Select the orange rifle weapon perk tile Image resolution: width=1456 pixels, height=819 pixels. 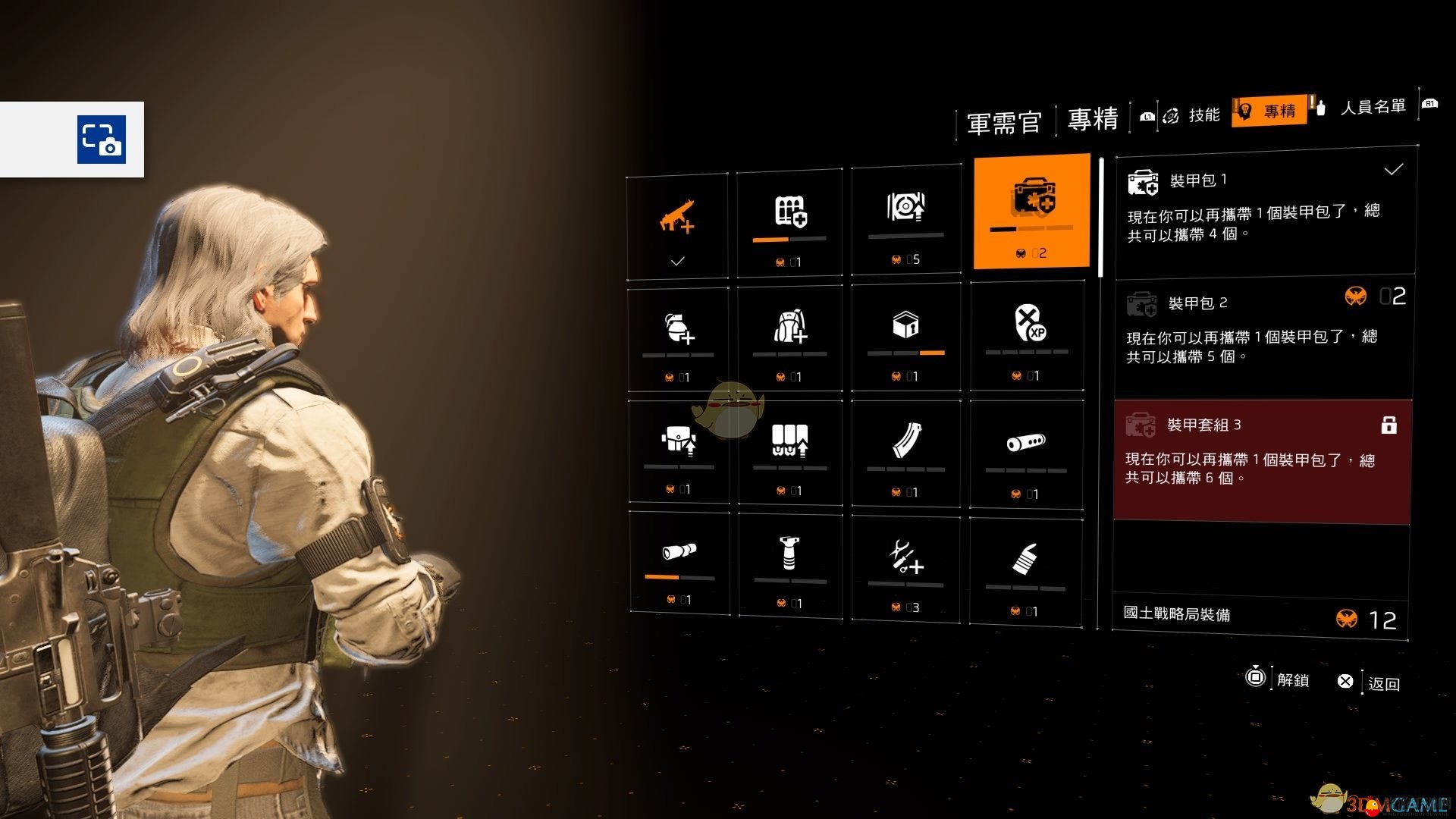(x=677, y=226)
